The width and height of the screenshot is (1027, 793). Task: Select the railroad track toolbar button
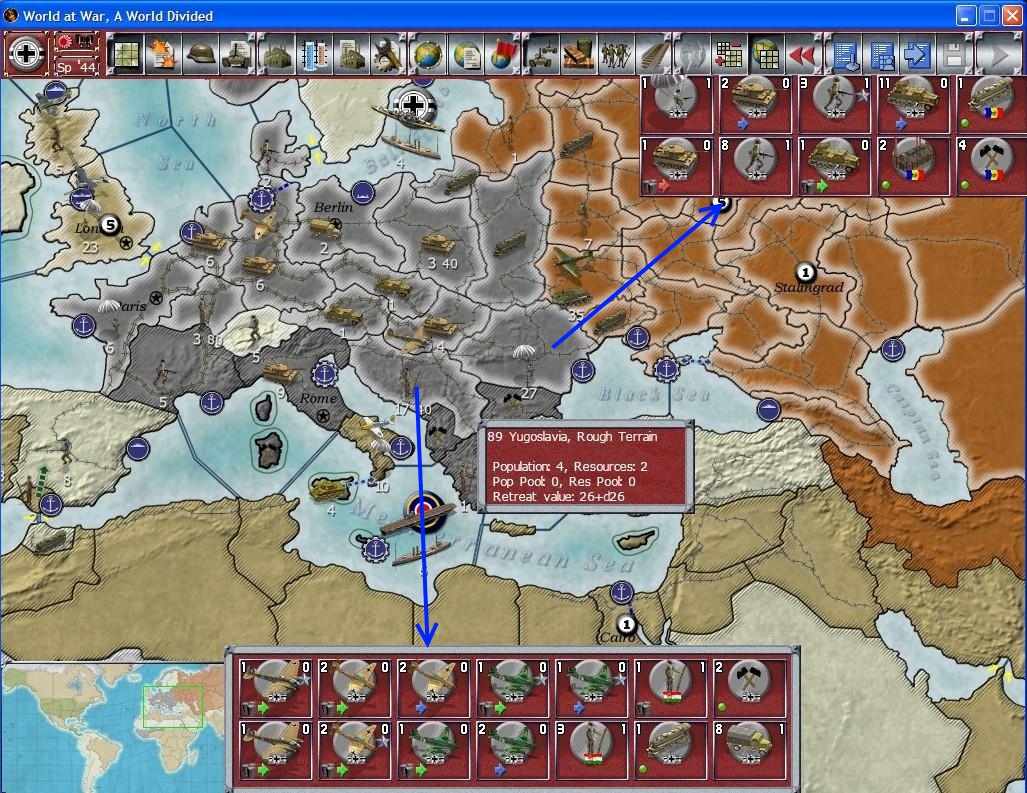point(654,53)
